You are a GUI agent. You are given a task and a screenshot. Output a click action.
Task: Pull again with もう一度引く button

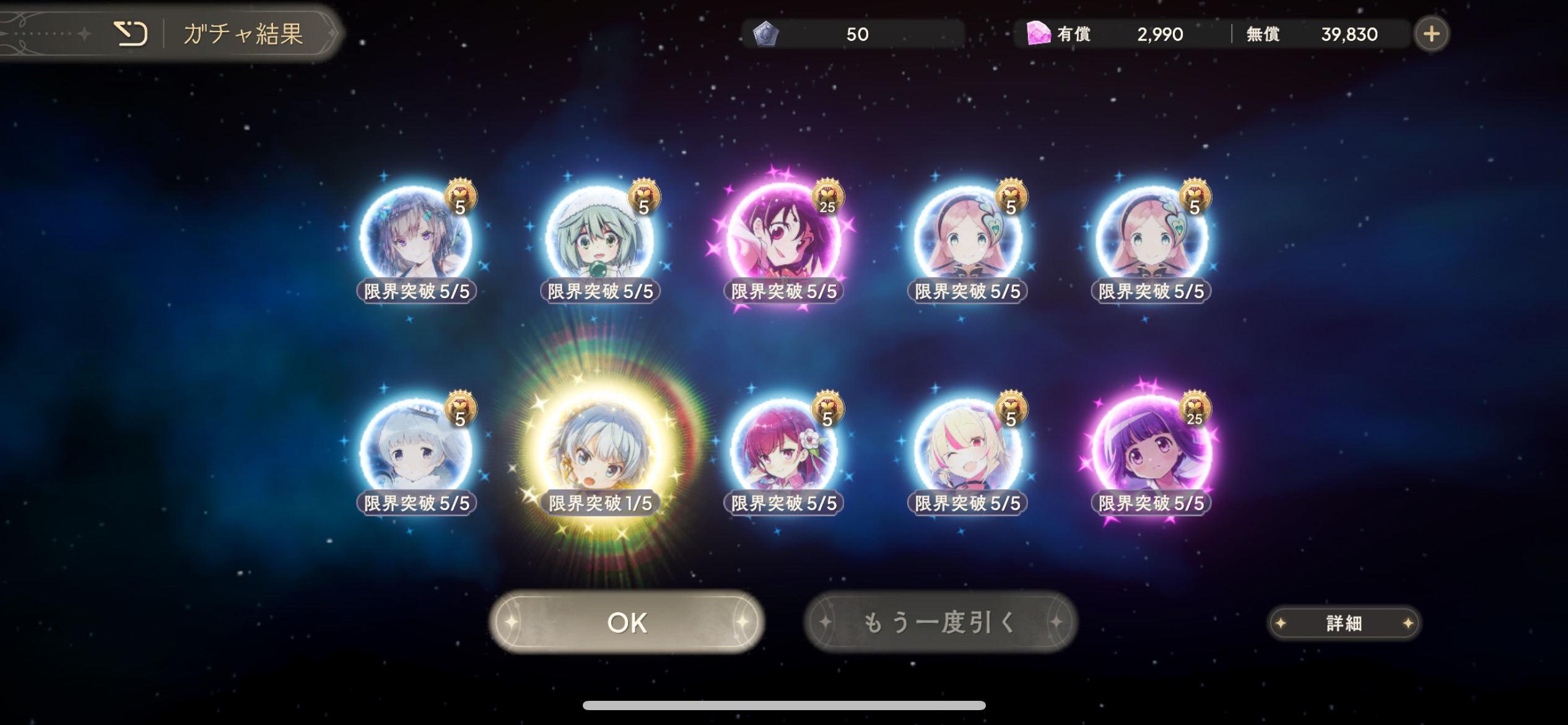click(940, 622)
